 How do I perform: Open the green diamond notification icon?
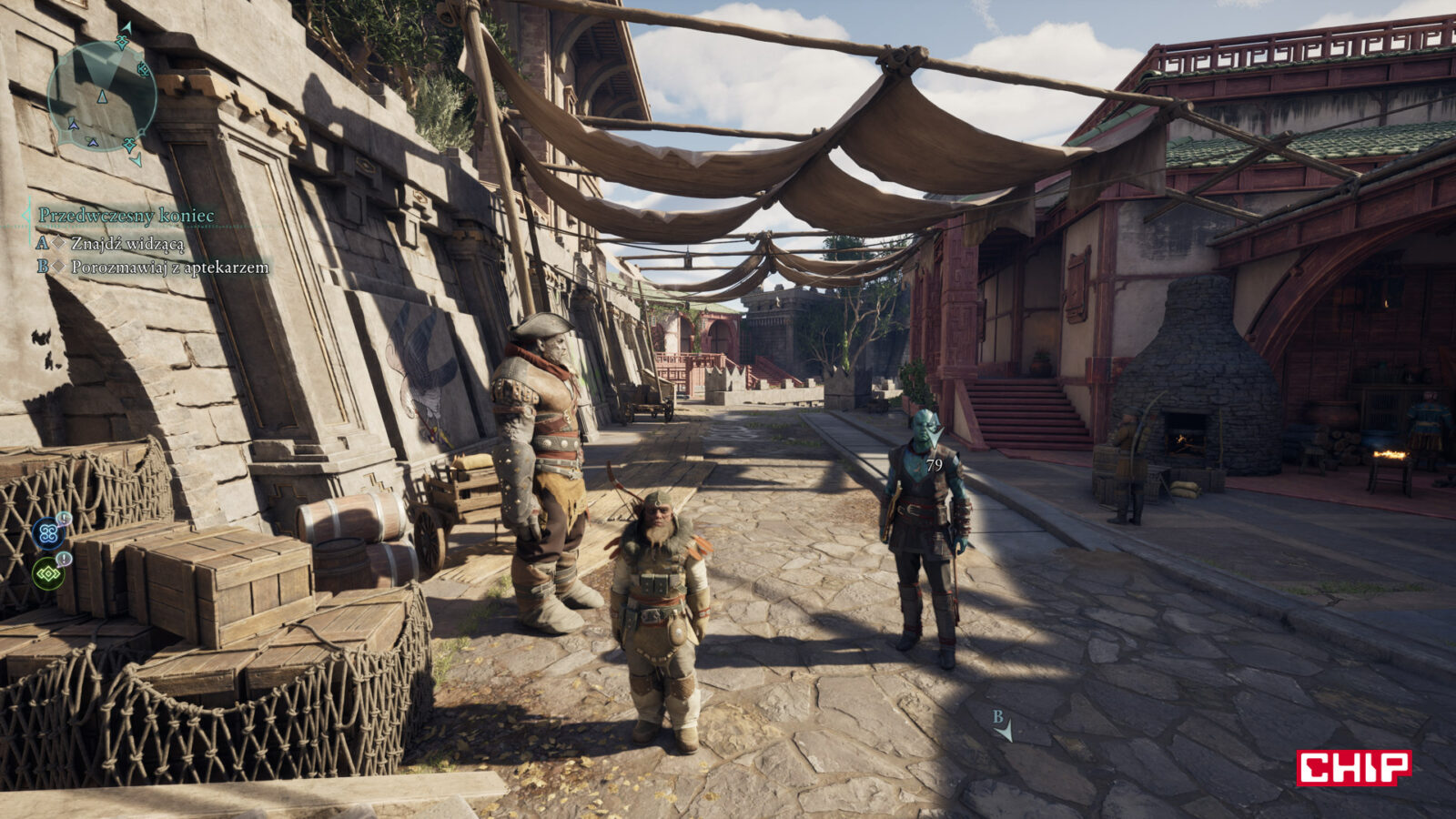point(48,573)
